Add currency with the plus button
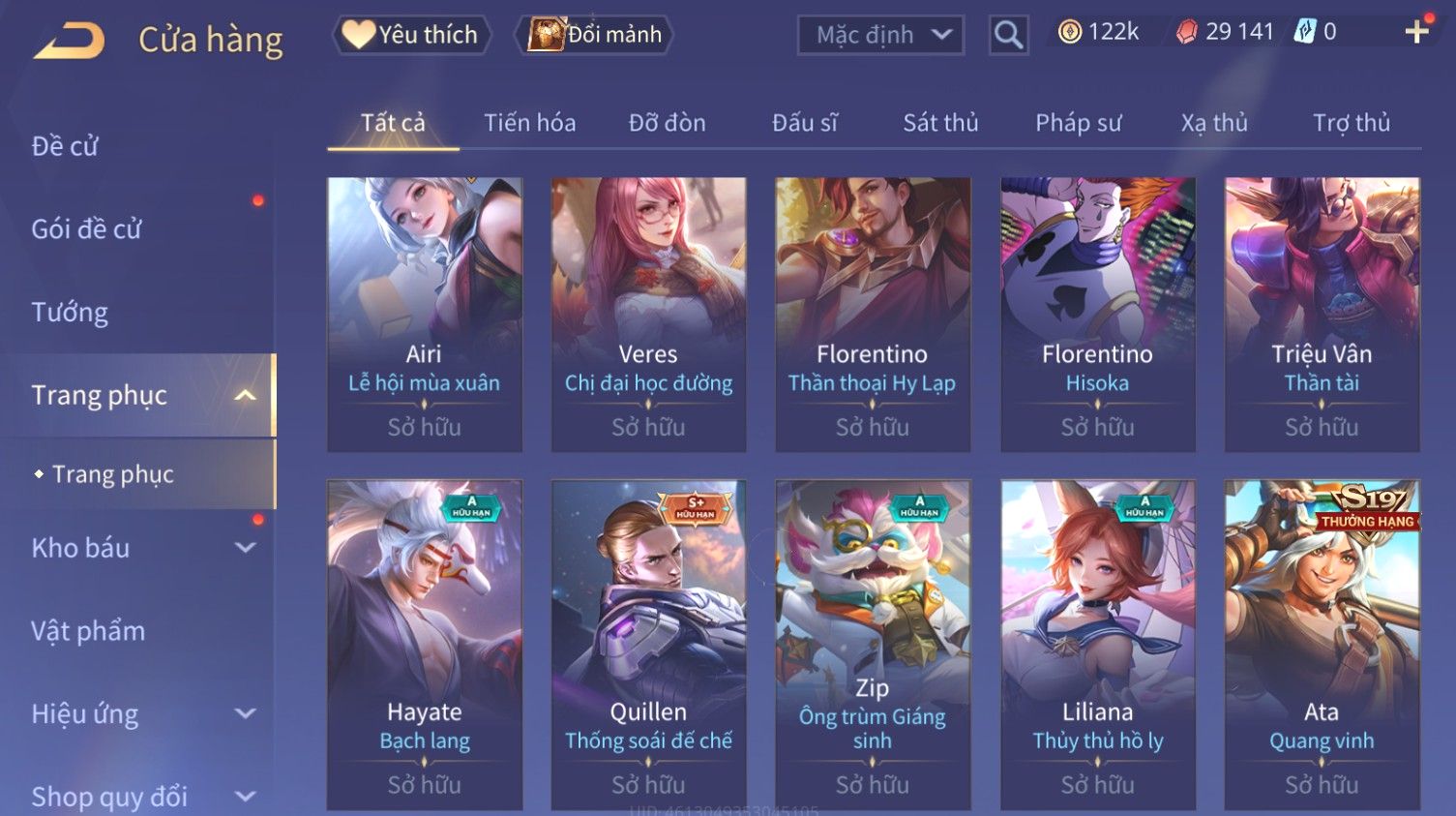The width and height of the screenshot is (1456, 816). (x=1416, y=32)
